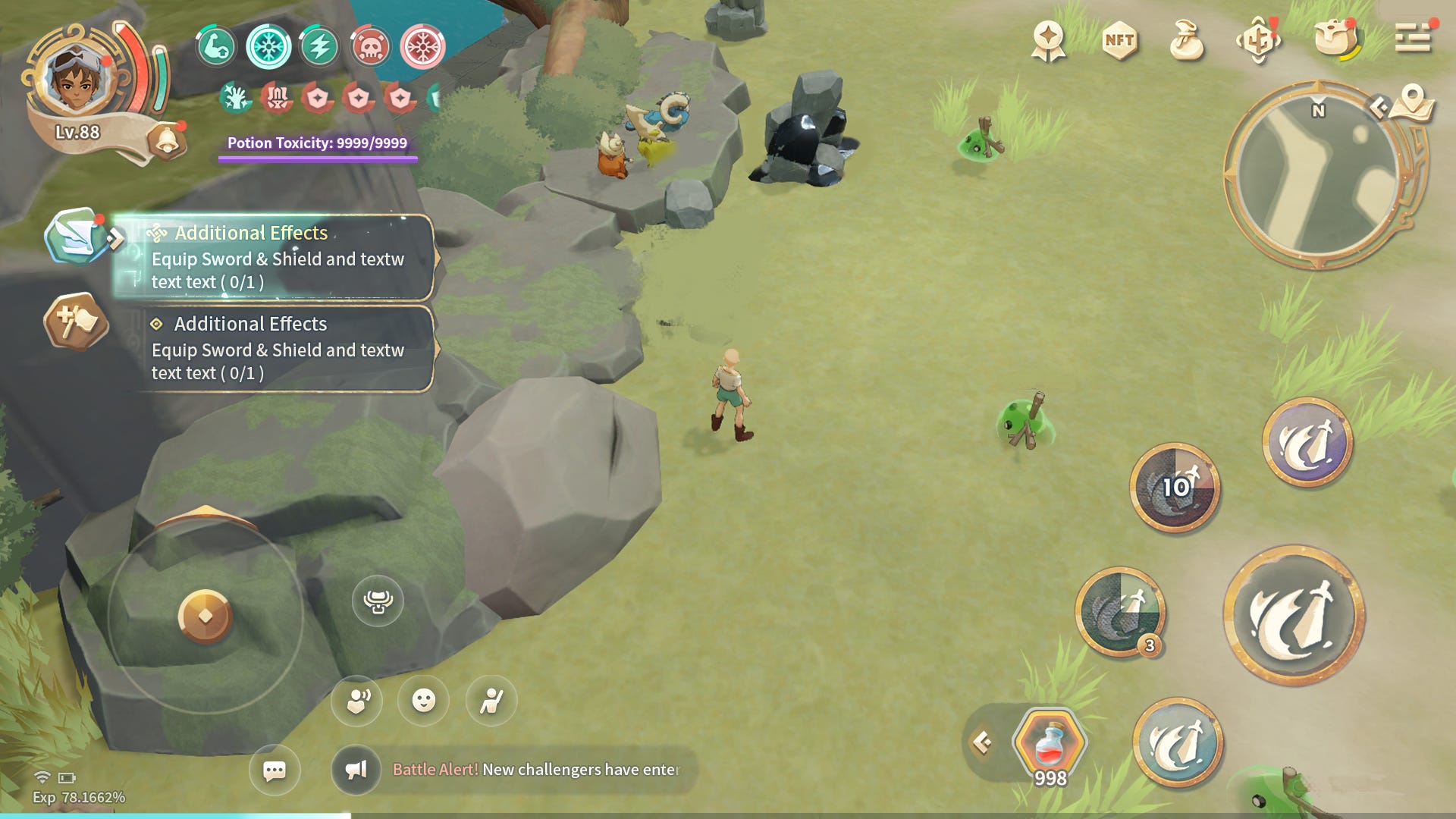Use the red health potion slot

tap(1050, 743)
